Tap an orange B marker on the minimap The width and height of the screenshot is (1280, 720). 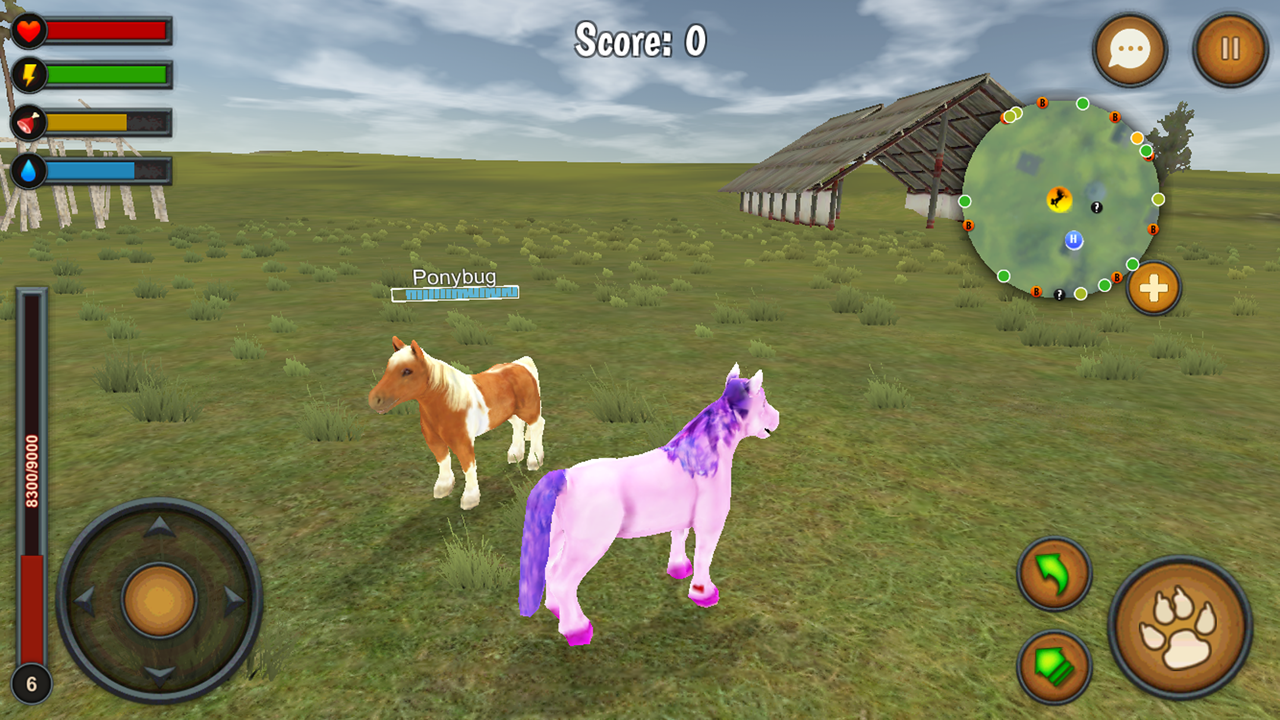(1041, 103)
